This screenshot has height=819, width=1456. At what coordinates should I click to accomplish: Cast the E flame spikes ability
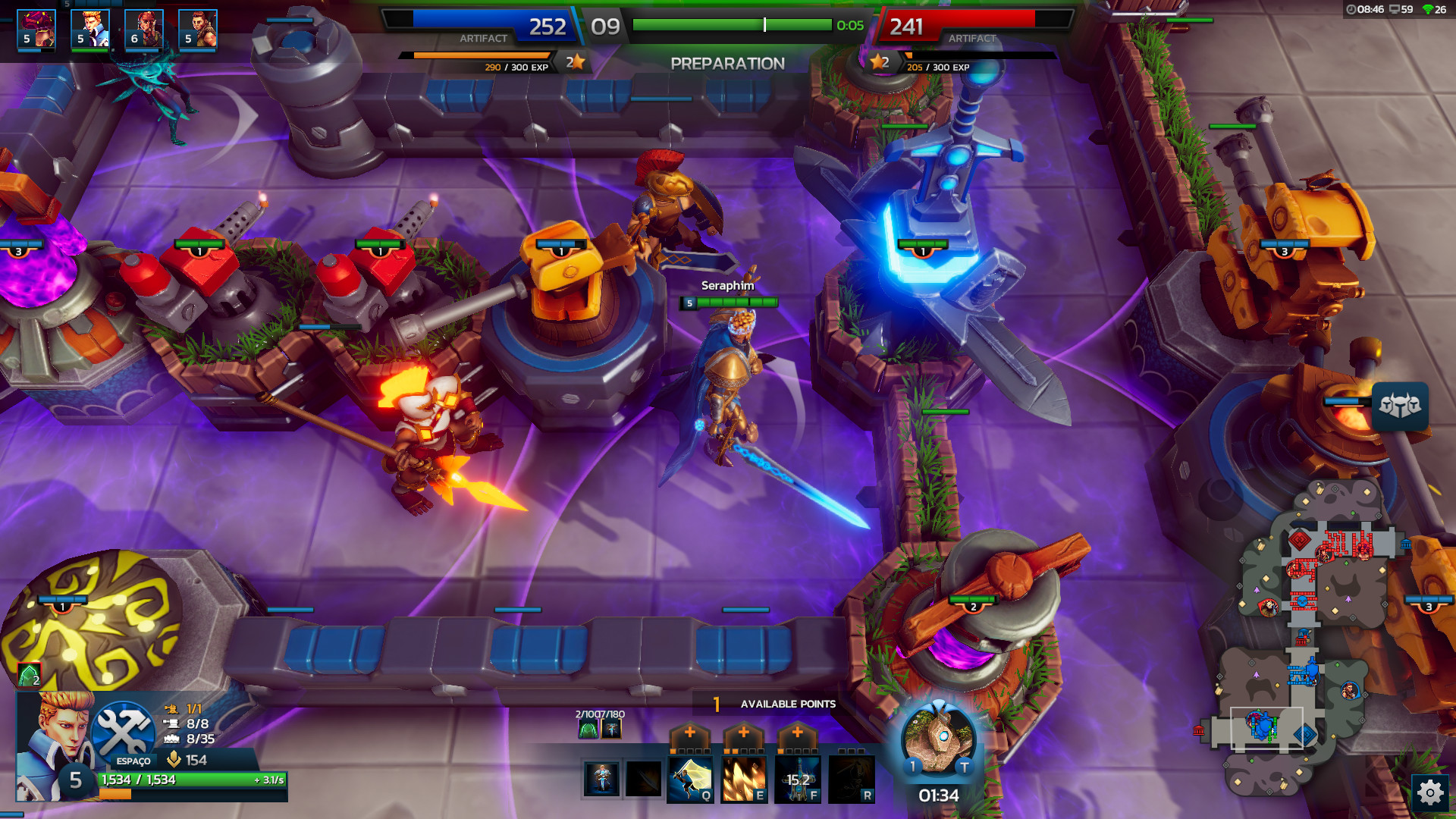click(x=744, y=780)
